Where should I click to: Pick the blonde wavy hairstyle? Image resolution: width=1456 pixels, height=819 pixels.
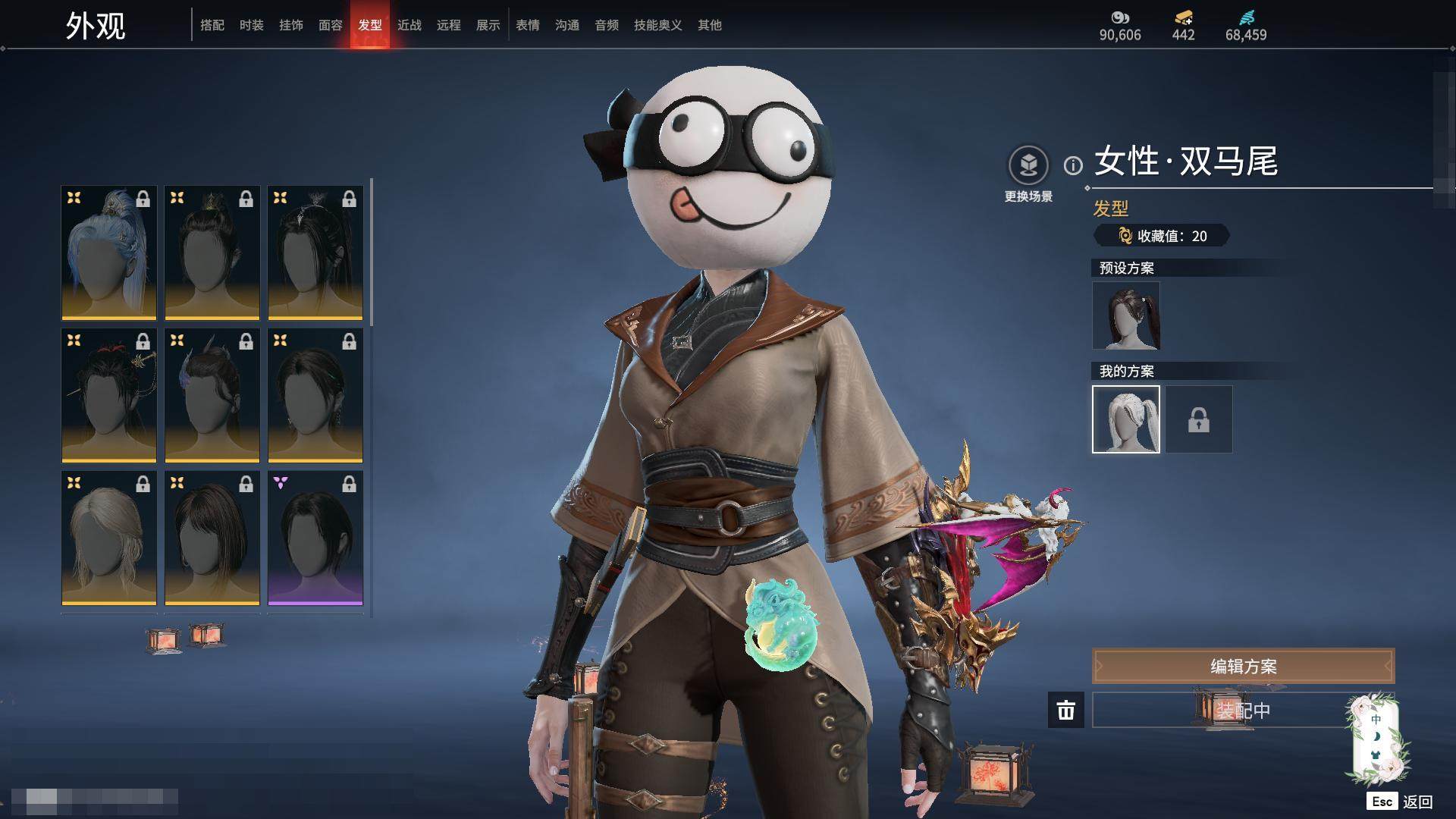109,538
